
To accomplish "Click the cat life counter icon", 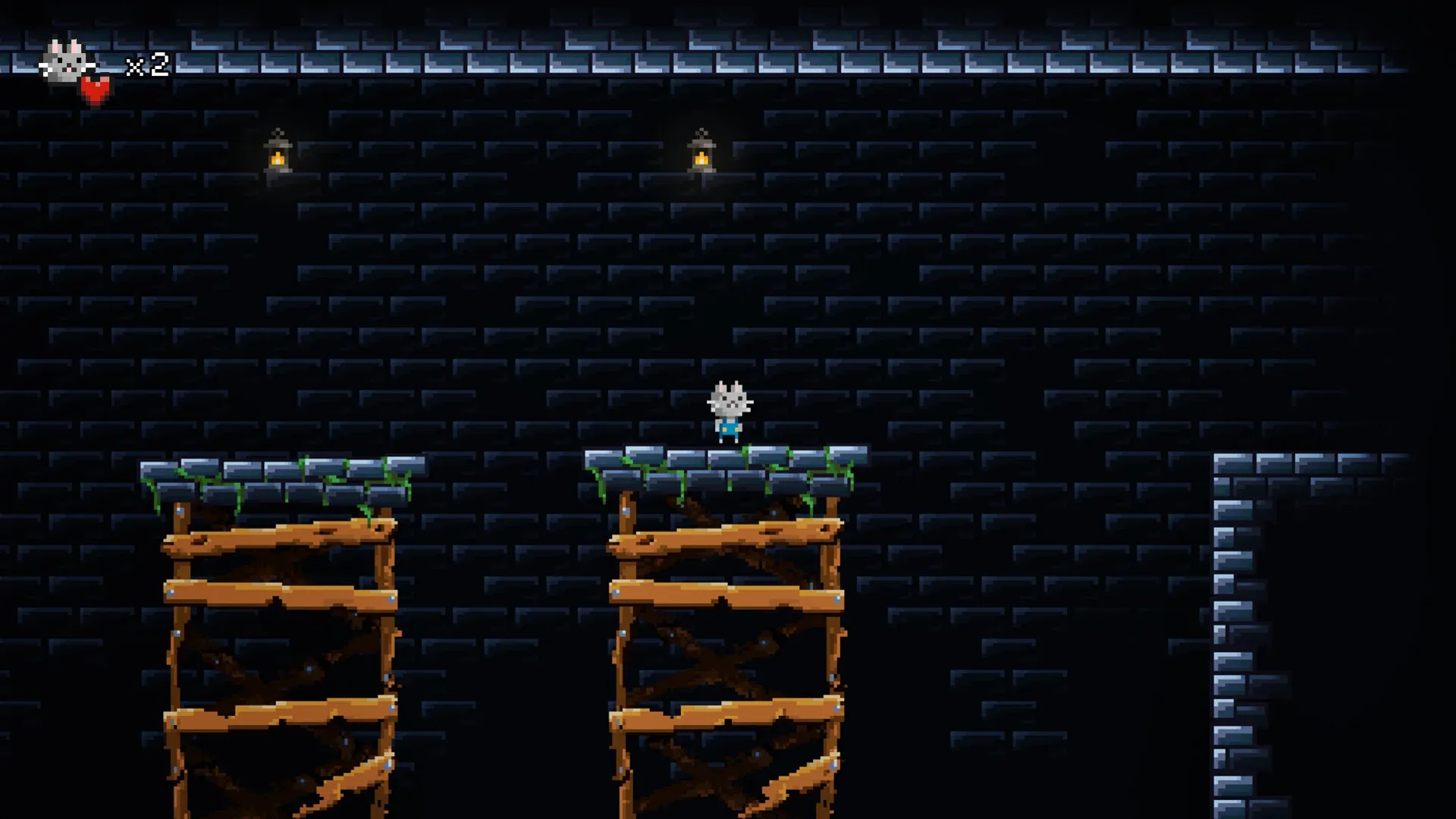I will point(64,61).
